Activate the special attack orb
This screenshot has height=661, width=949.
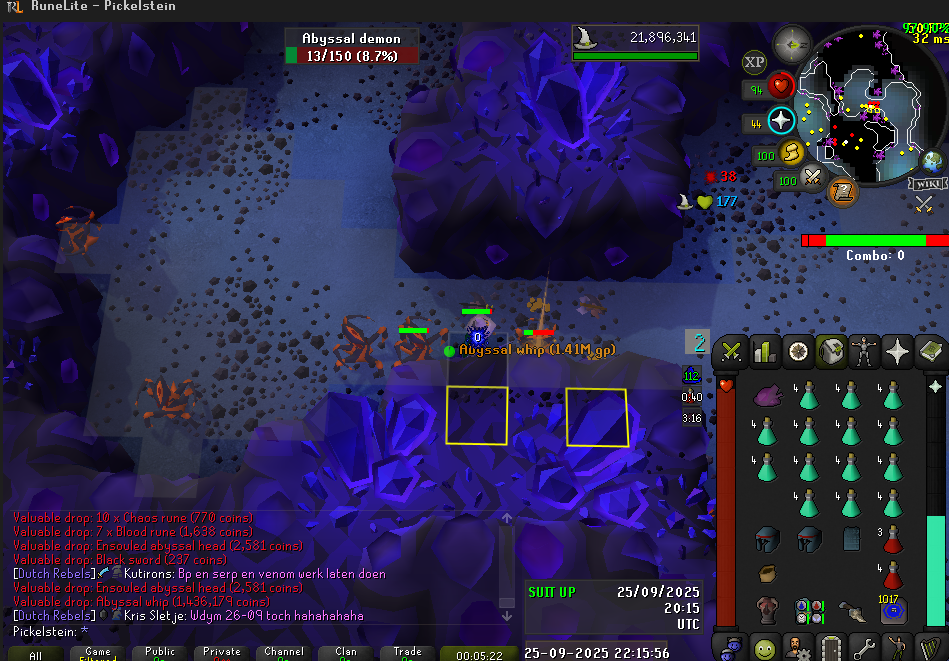point(814,180)
